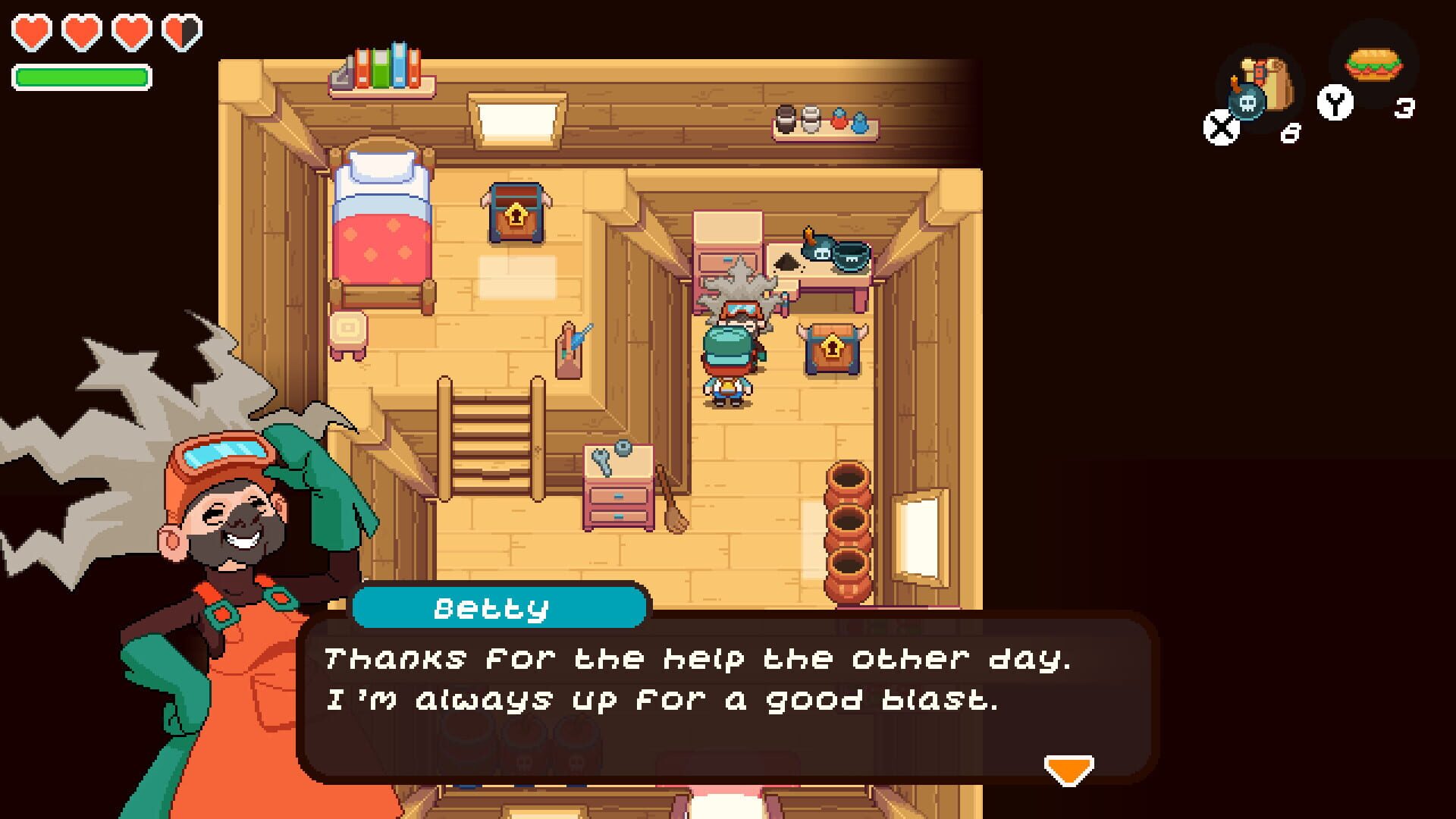Click the Betty name plate above the dialogue
The image size is (1456, 819).
tap(497, 607)
